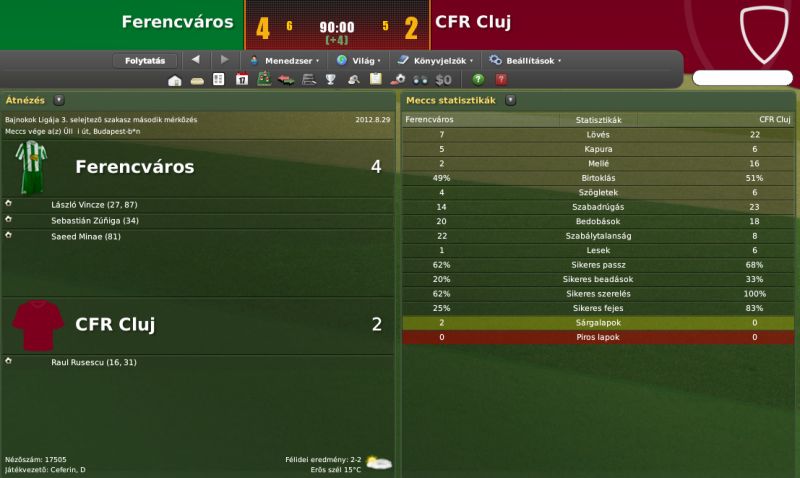The height and width of the screenshot is (478, 800).
Task: Open the Menedzser menu
Action: [284, 60]
